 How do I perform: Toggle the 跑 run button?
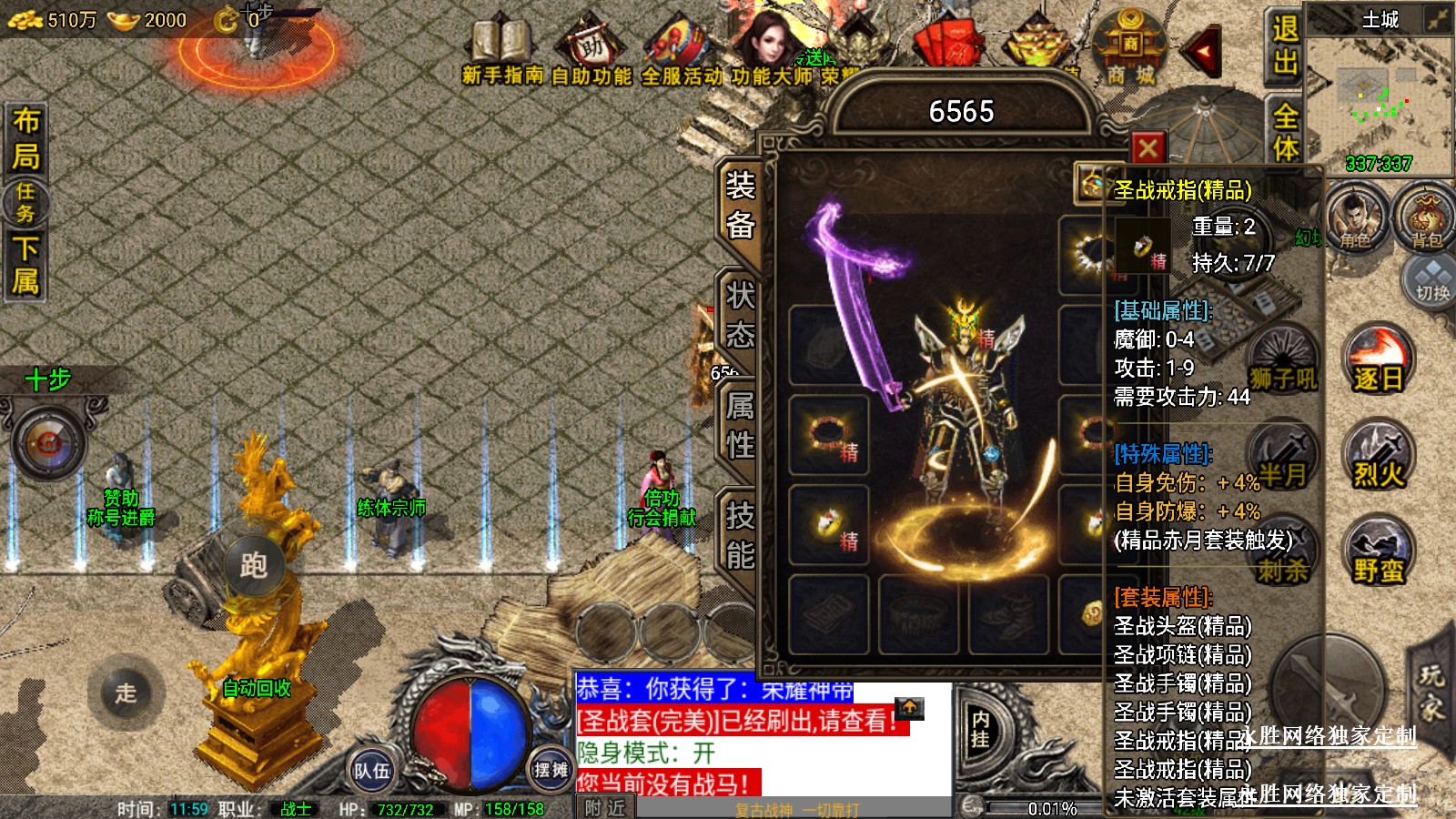pos(254,565)
